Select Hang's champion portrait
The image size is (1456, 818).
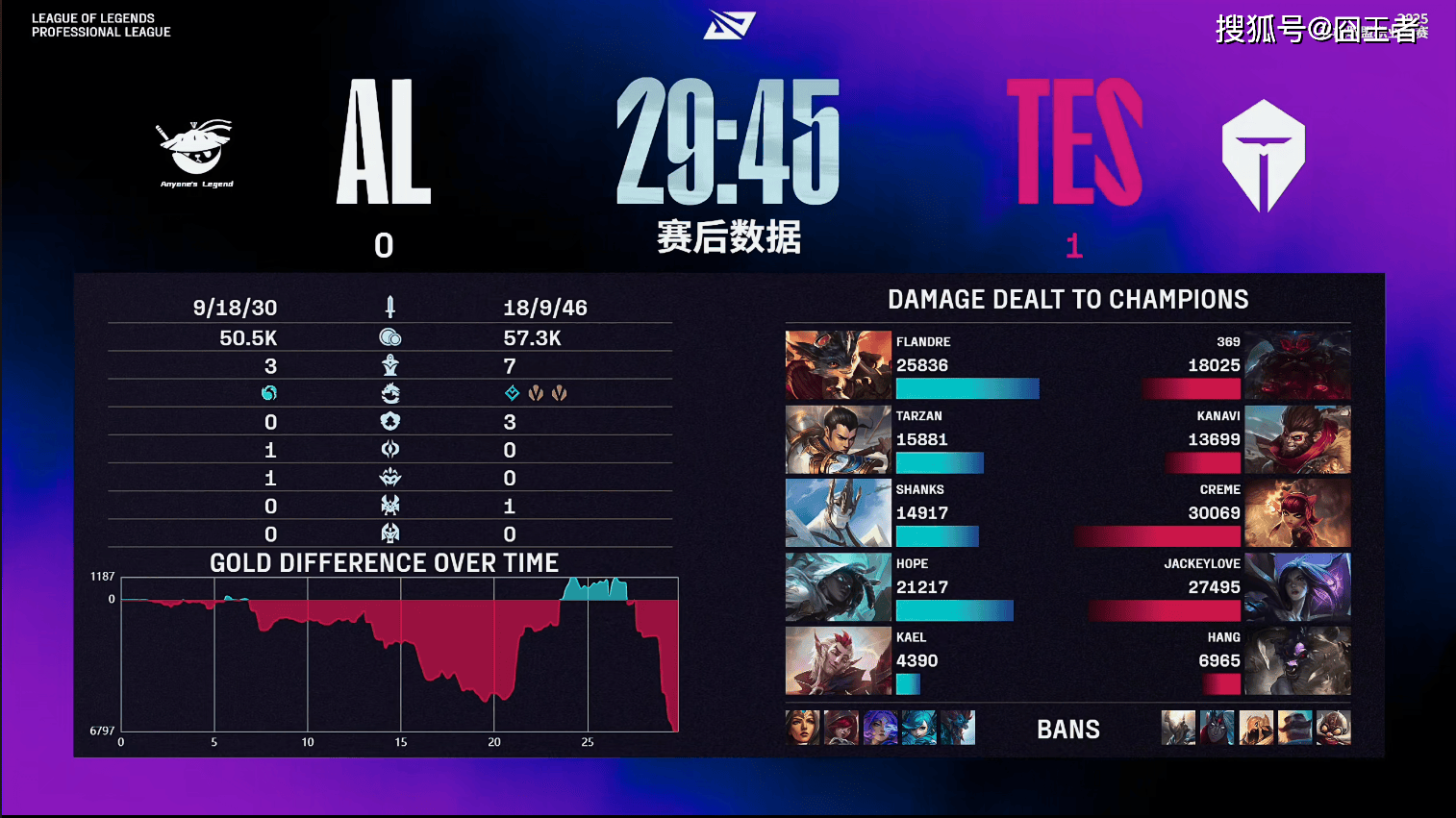pyautogui.click(x=1297, y=661)
